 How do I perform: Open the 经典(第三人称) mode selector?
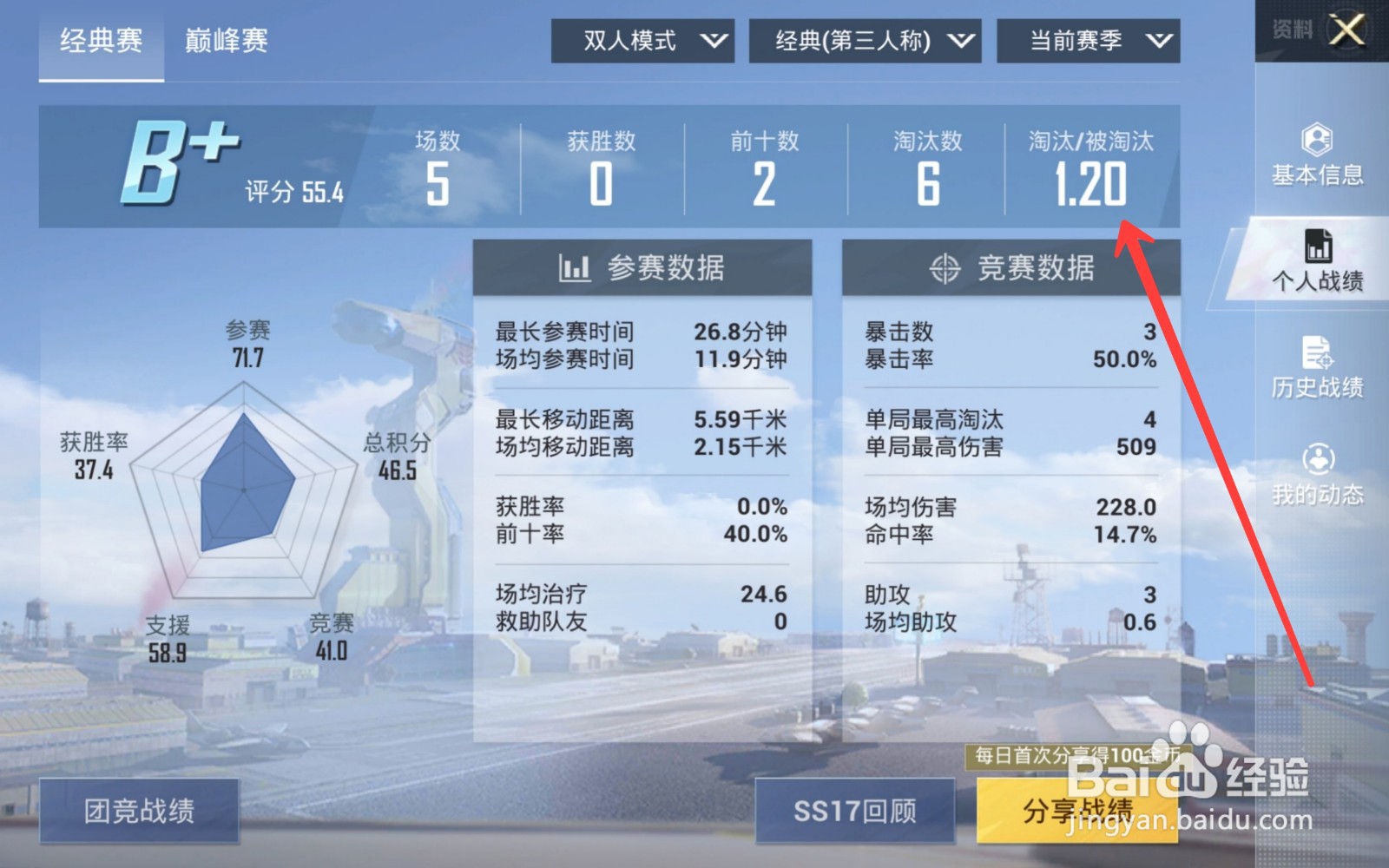pos(864,40)
